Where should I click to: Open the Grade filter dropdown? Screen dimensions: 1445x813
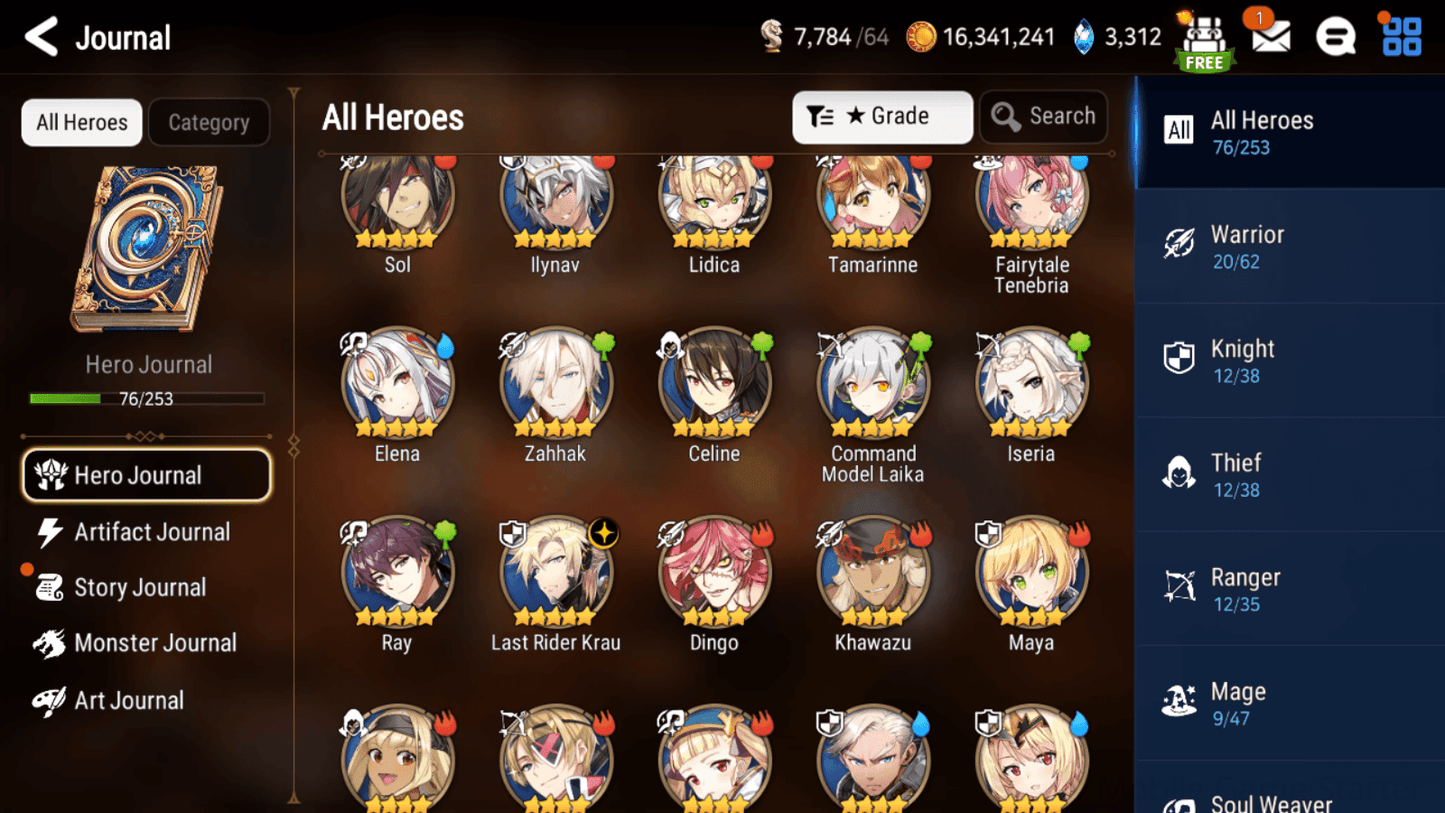click(882, 116)
